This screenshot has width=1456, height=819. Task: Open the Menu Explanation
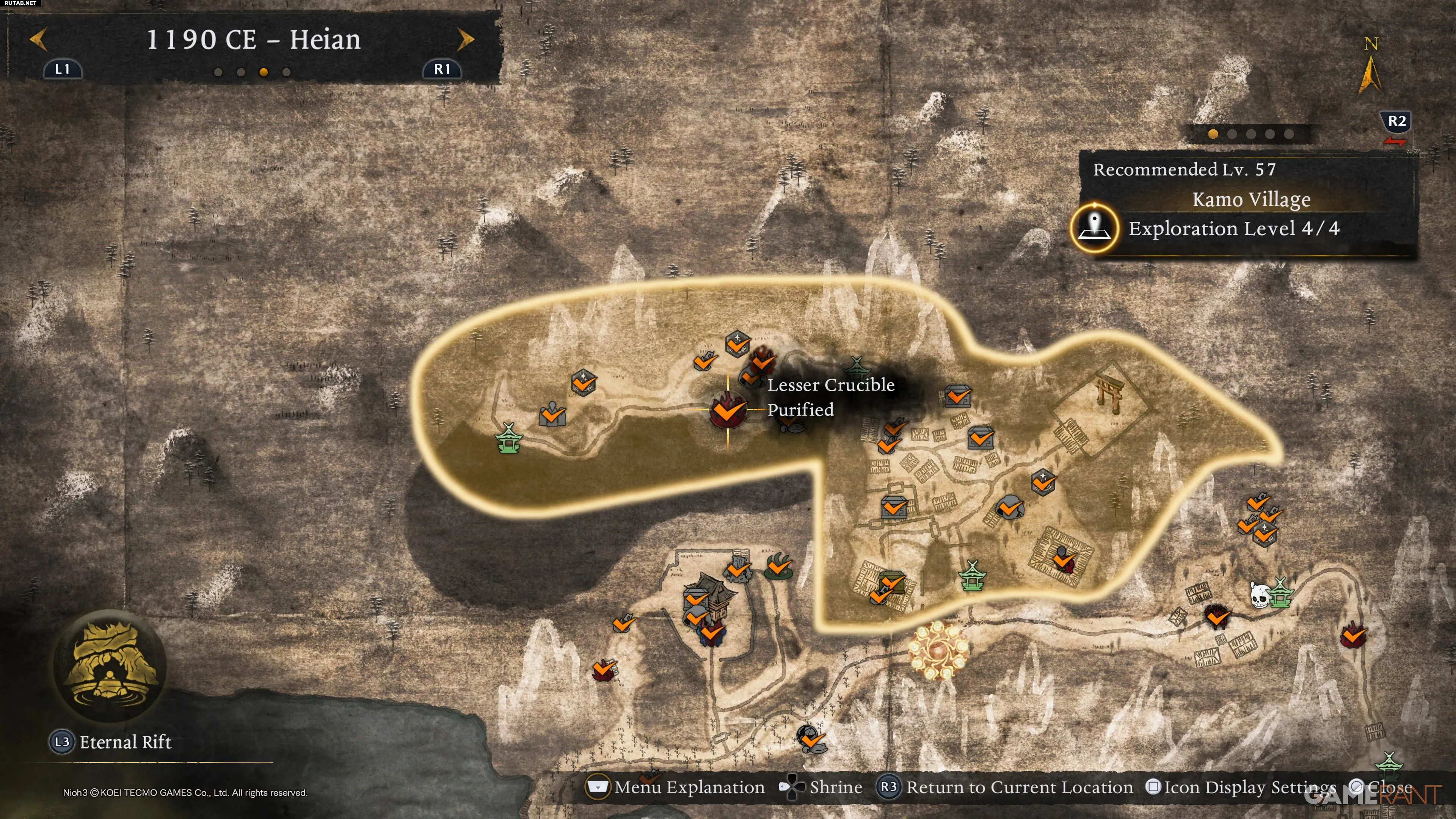click(676, 788)
